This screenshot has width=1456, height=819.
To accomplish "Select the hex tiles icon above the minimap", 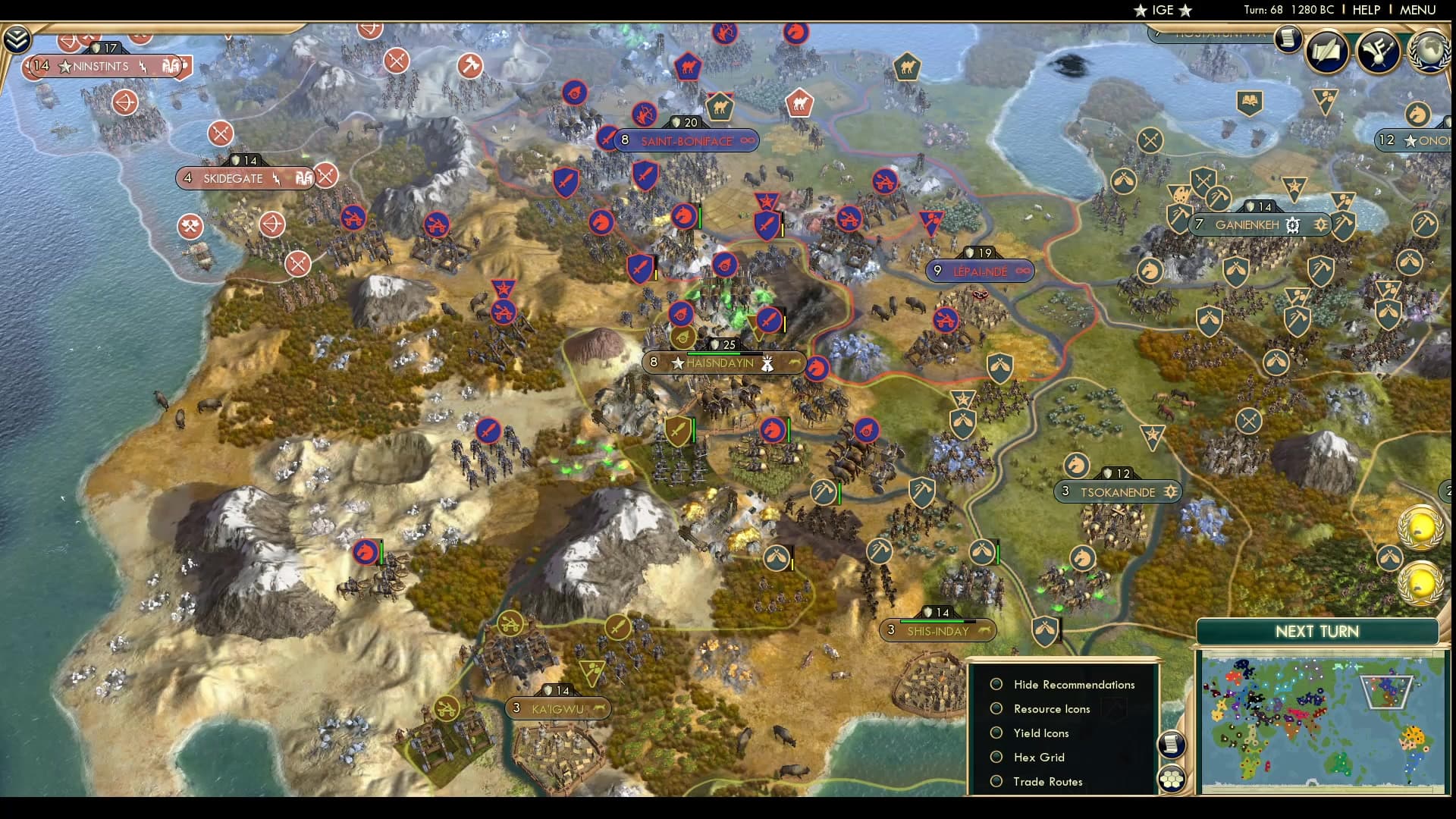I will [1172, 777].
